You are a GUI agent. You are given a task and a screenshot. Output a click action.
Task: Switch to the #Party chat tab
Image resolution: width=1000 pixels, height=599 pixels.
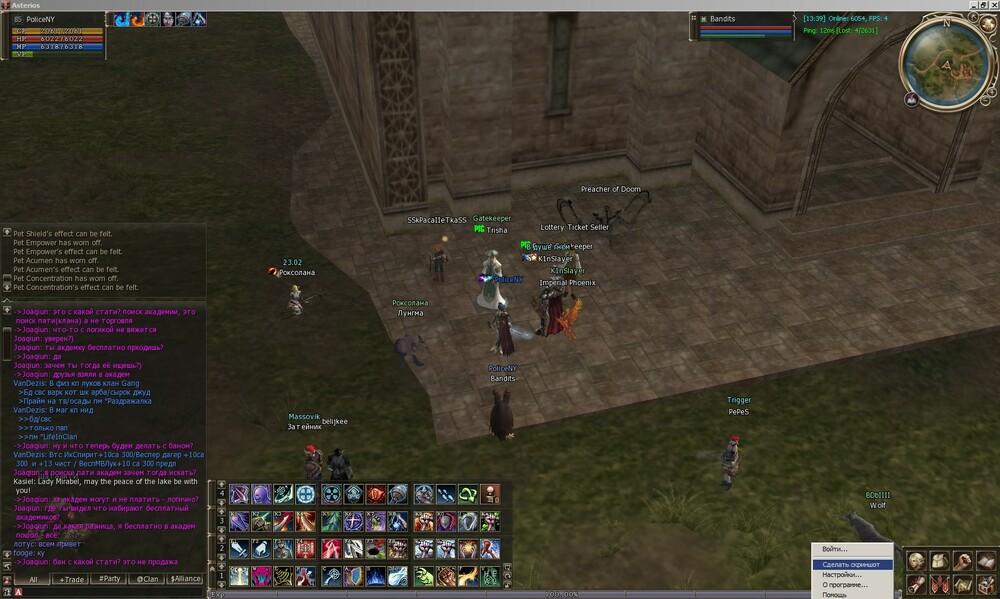click(109, 579)
